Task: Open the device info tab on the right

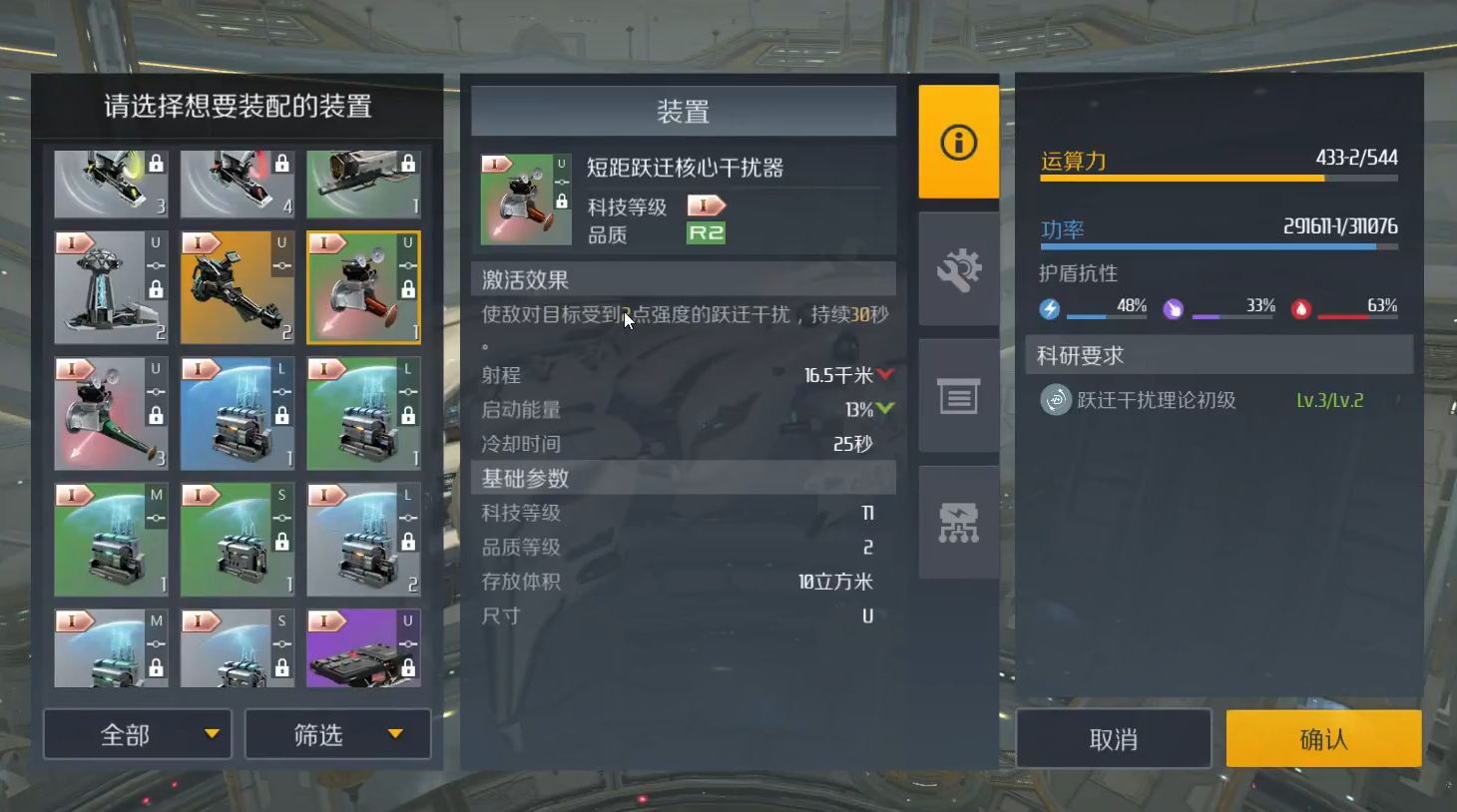Action: point(957,143)
